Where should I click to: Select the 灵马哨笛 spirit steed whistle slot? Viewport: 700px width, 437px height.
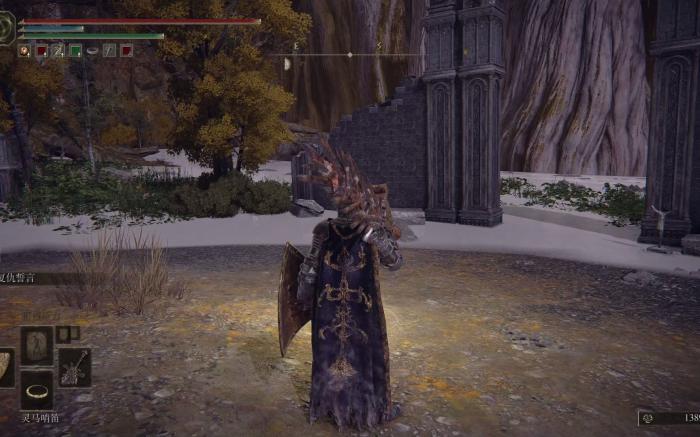(38, 390)
